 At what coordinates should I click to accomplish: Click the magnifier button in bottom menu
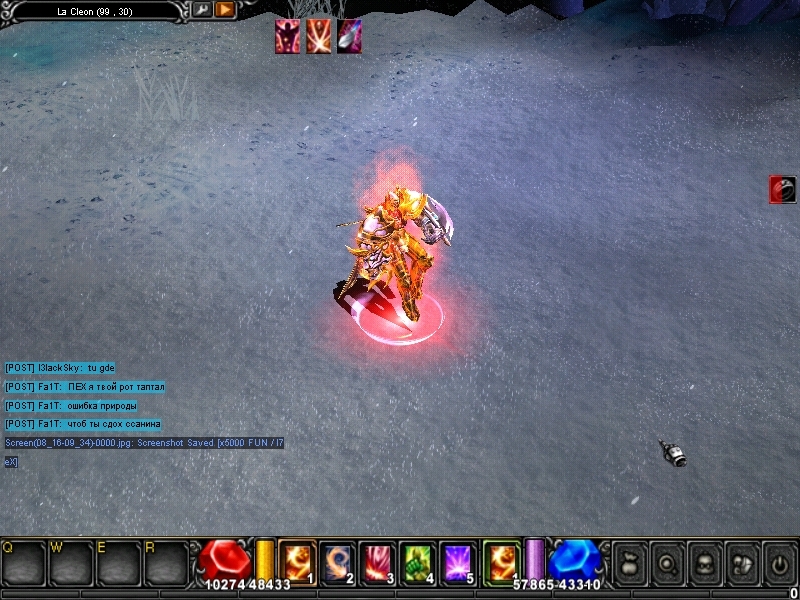(x=666, y=564)
